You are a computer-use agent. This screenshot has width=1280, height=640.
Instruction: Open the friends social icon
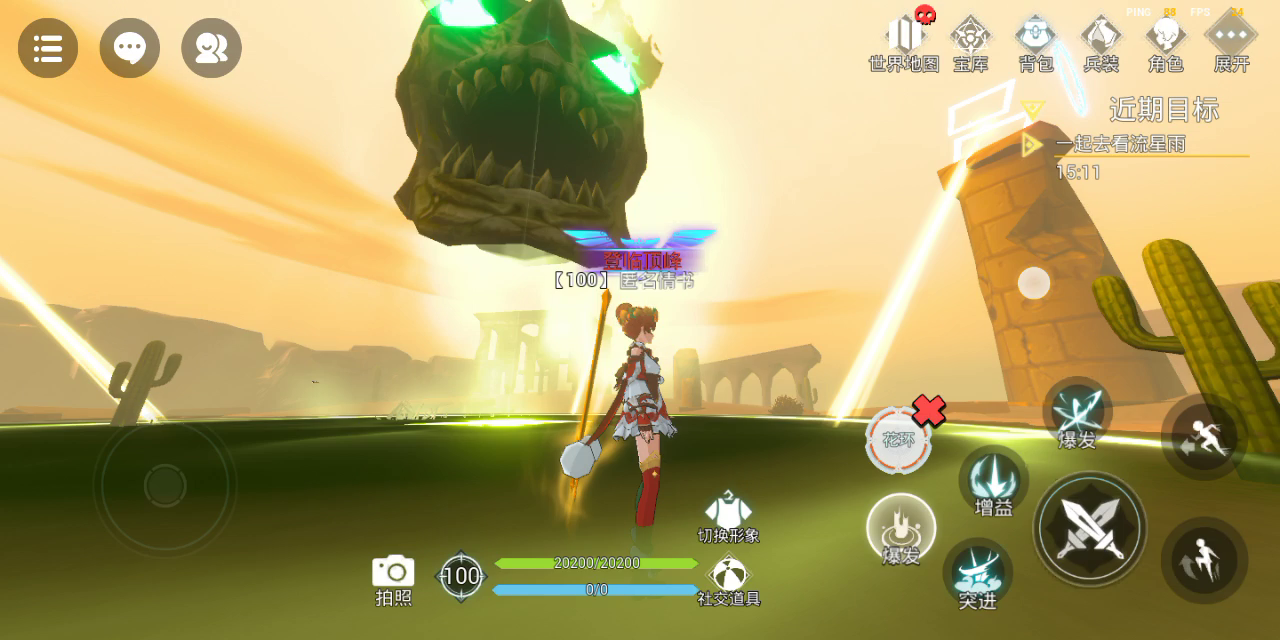pos(211,48)
